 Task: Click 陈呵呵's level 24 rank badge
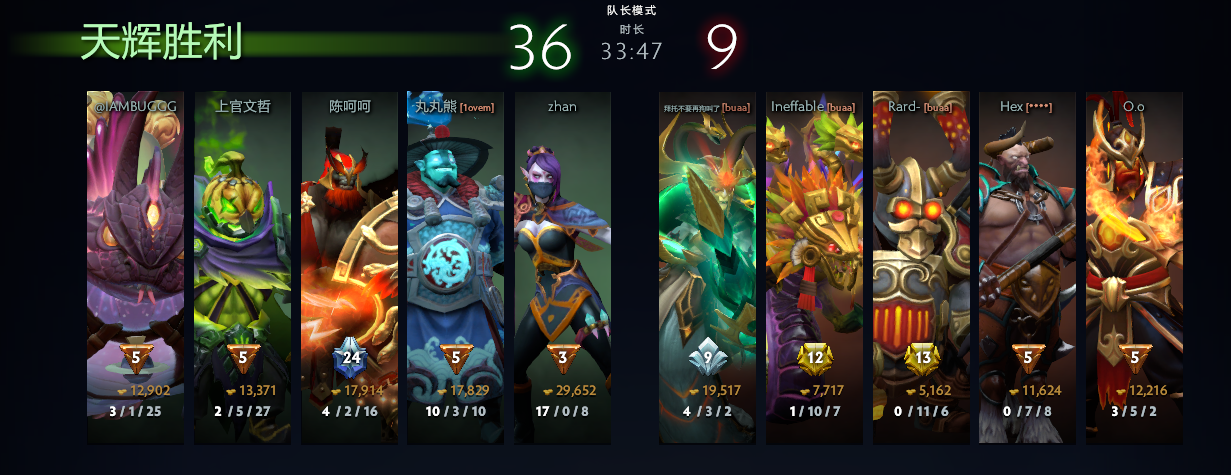(x=349, y=358)
